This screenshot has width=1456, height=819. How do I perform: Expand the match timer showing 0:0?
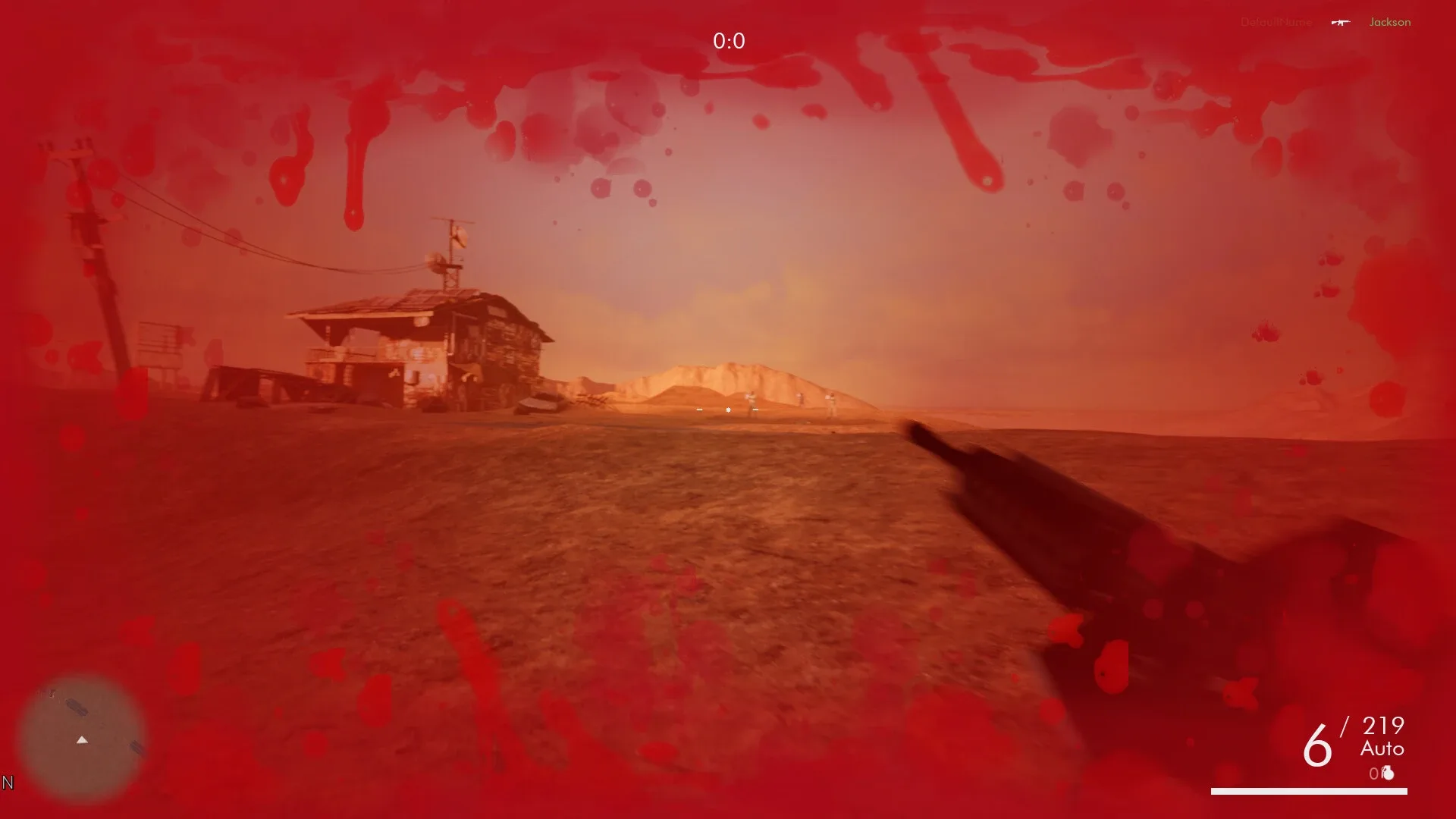tap(729, 42)
